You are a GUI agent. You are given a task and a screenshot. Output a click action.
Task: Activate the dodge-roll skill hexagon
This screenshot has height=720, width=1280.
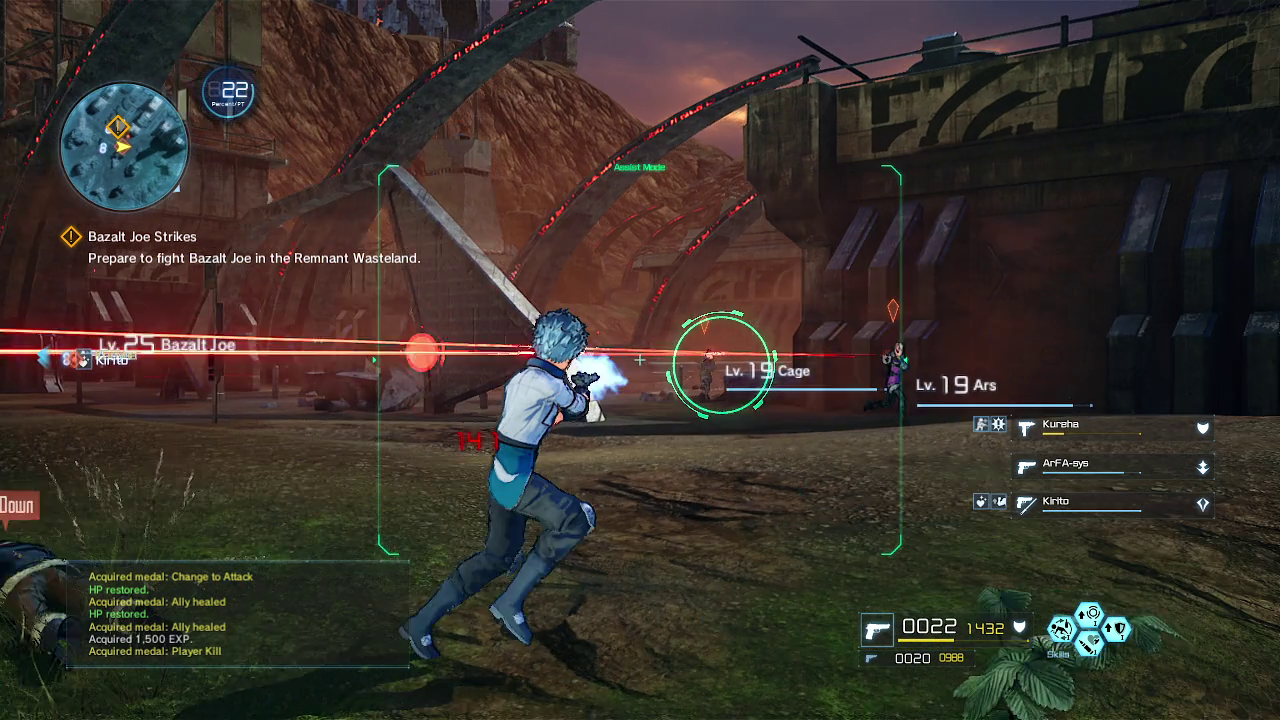pyautogui.click(x=1062, y=629)
